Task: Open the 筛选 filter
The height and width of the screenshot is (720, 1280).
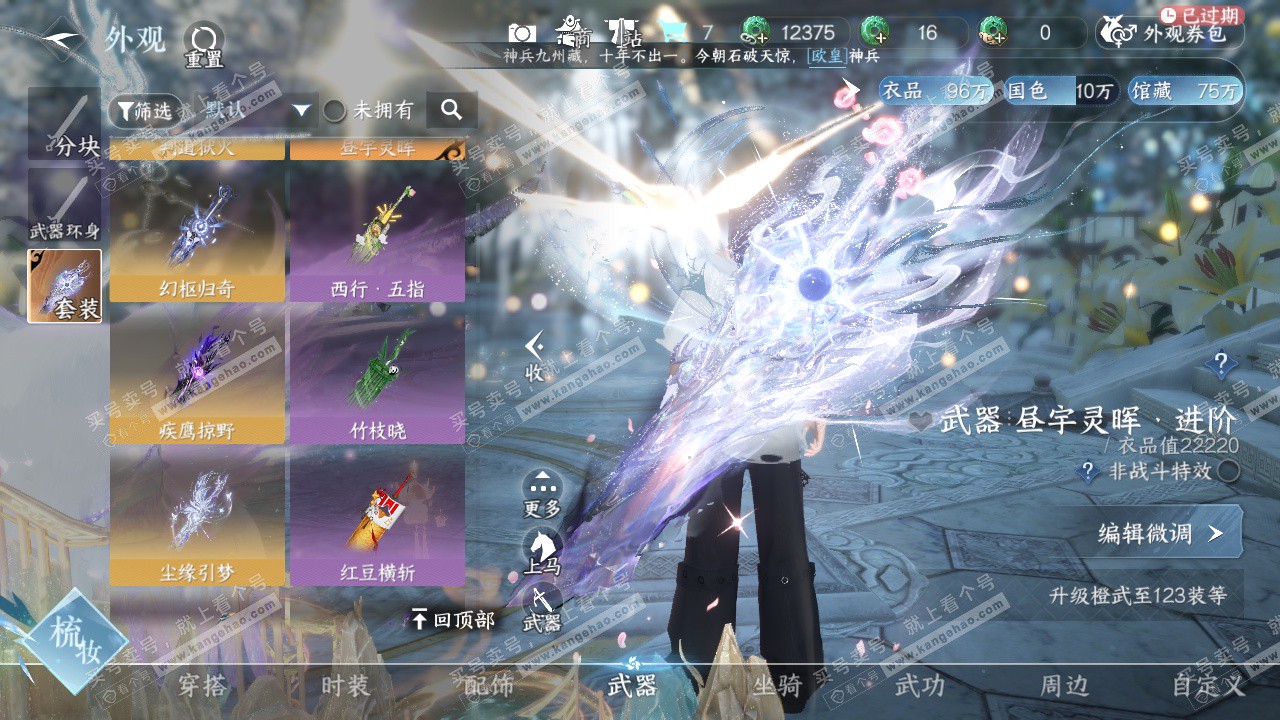Action: click(x=145, y=110)
